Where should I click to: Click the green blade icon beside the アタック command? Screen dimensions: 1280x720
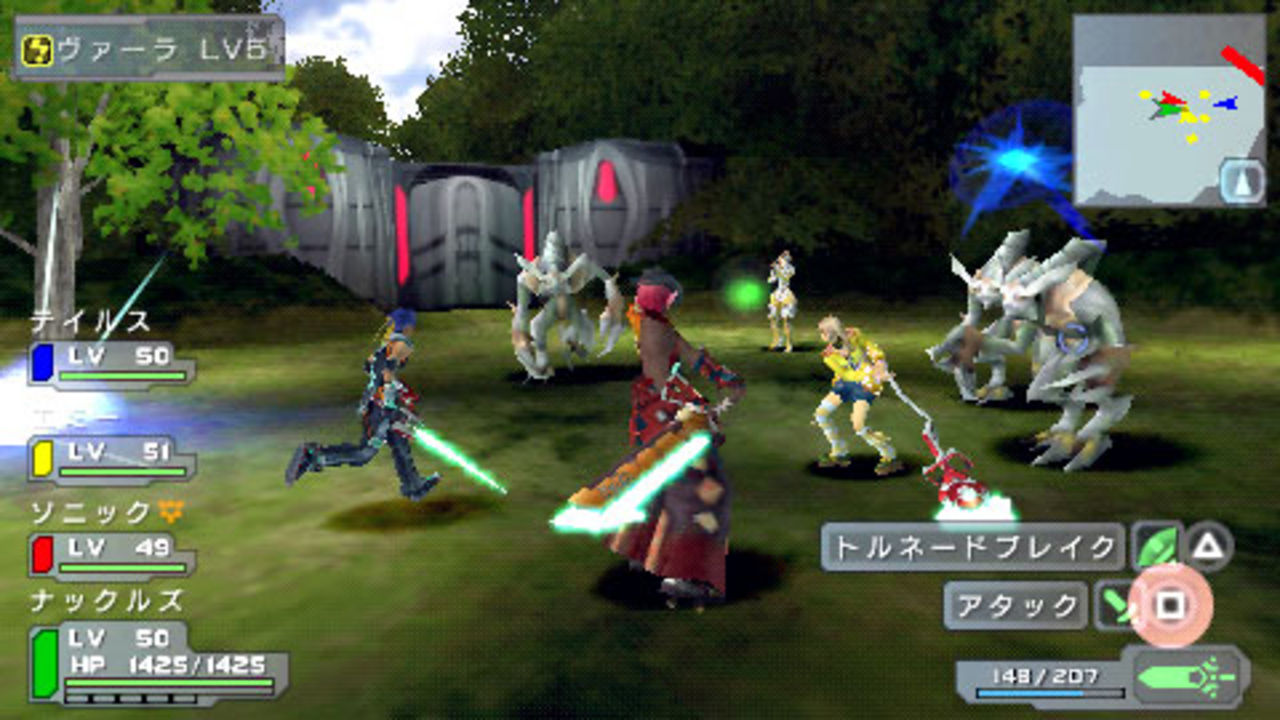1115,603
